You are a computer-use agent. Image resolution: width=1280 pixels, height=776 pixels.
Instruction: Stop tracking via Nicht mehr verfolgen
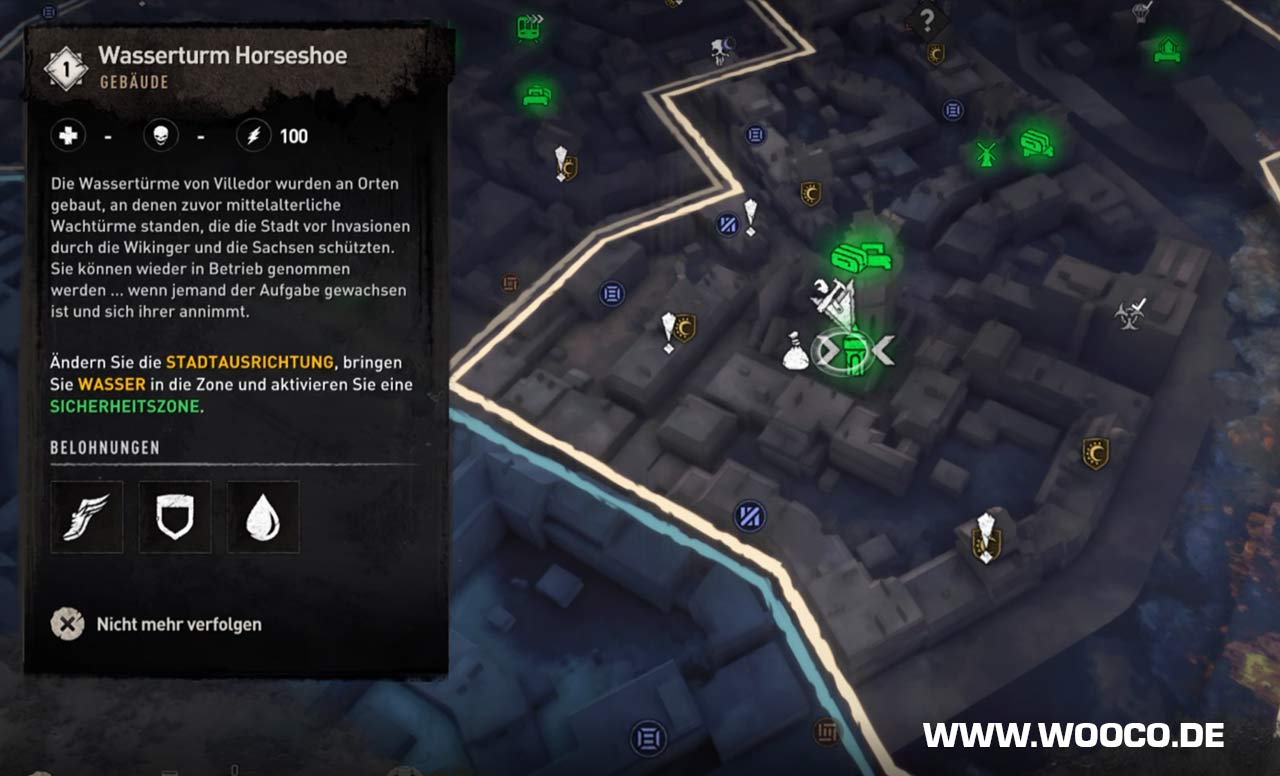click(x=158, y=624)
